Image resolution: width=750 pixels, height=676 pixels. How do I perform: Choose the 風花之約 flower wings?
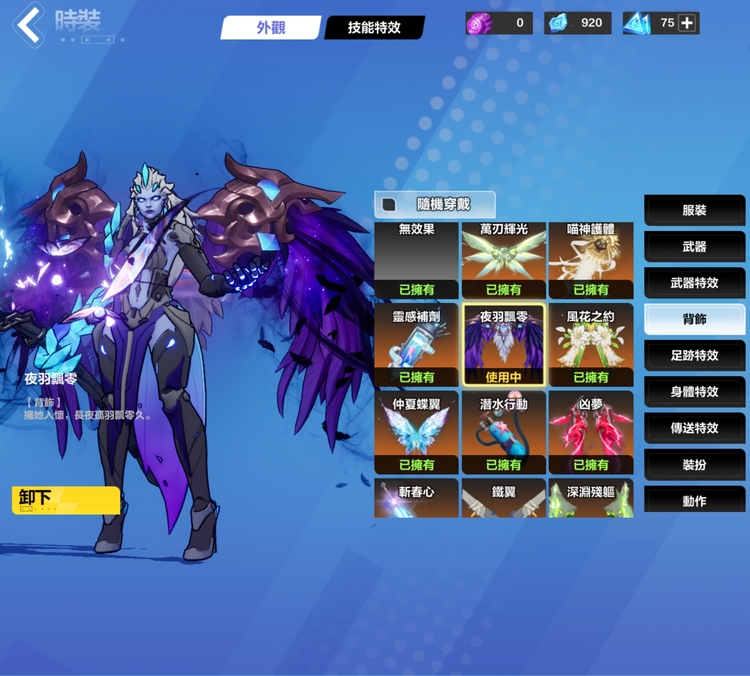click(x=590, y=346)
